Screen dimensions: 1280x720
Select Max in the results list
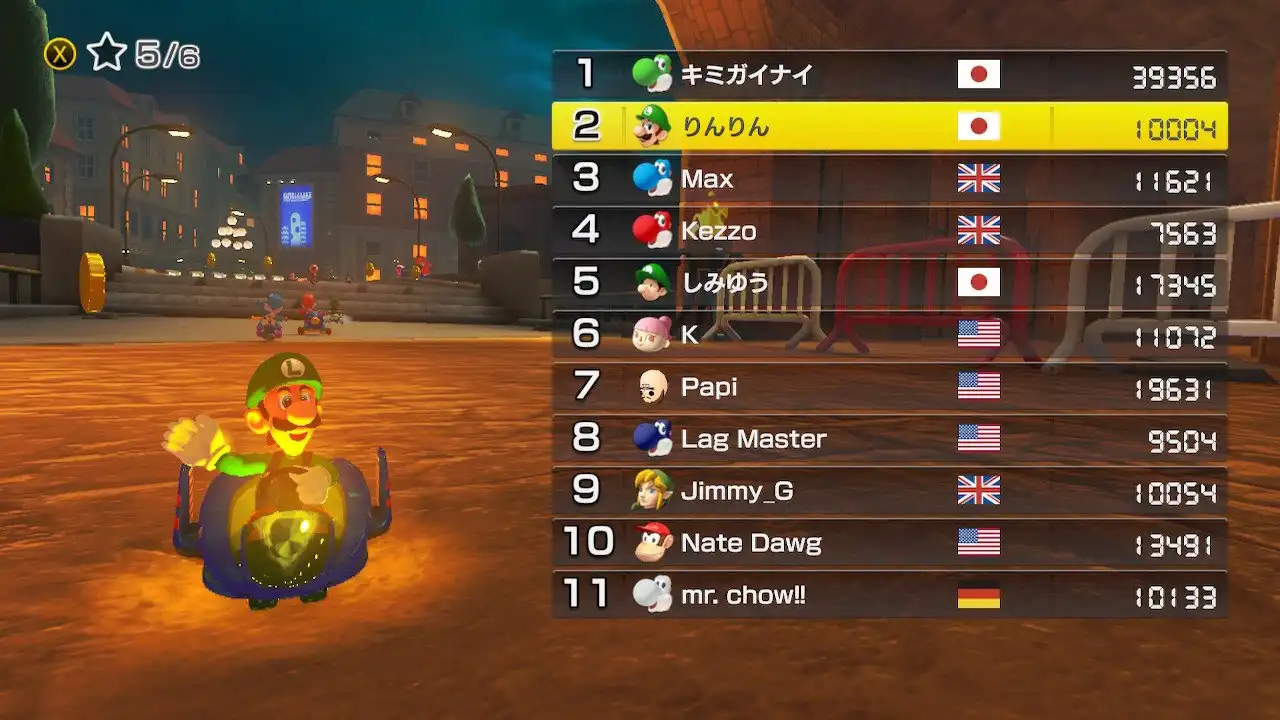[x=889, y=179]
